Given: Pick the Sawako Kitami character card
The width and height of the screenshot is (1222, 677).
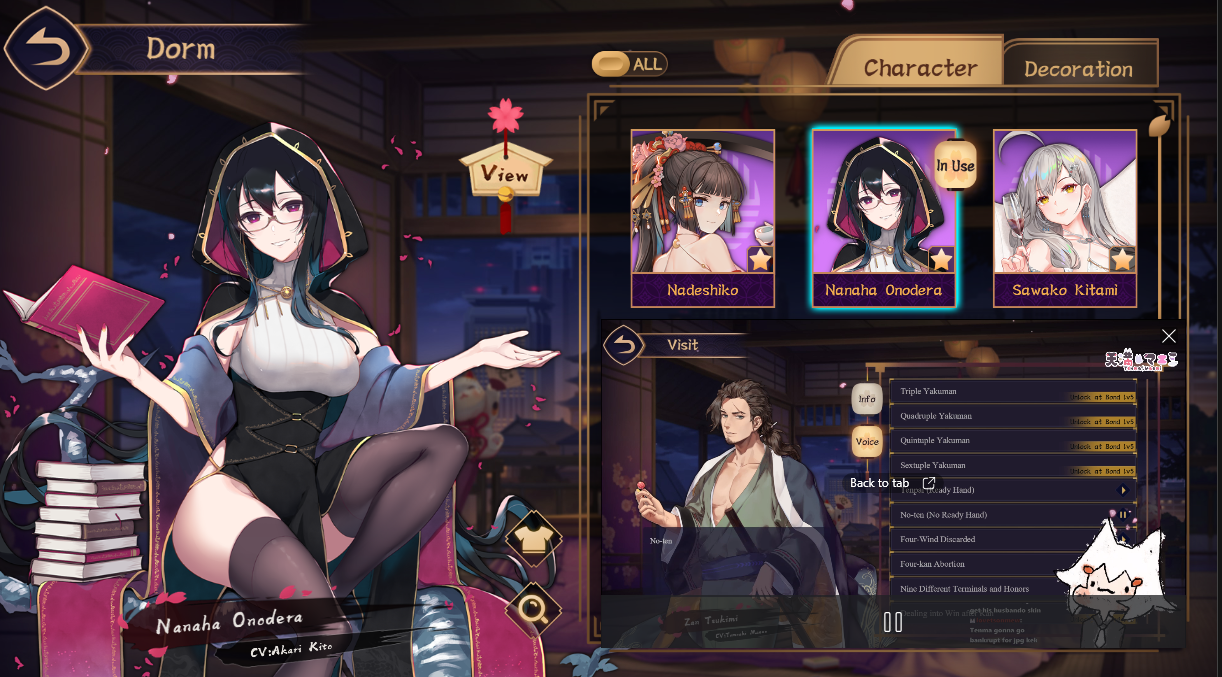Looking at the screenshot, I should click(1064, 218).
